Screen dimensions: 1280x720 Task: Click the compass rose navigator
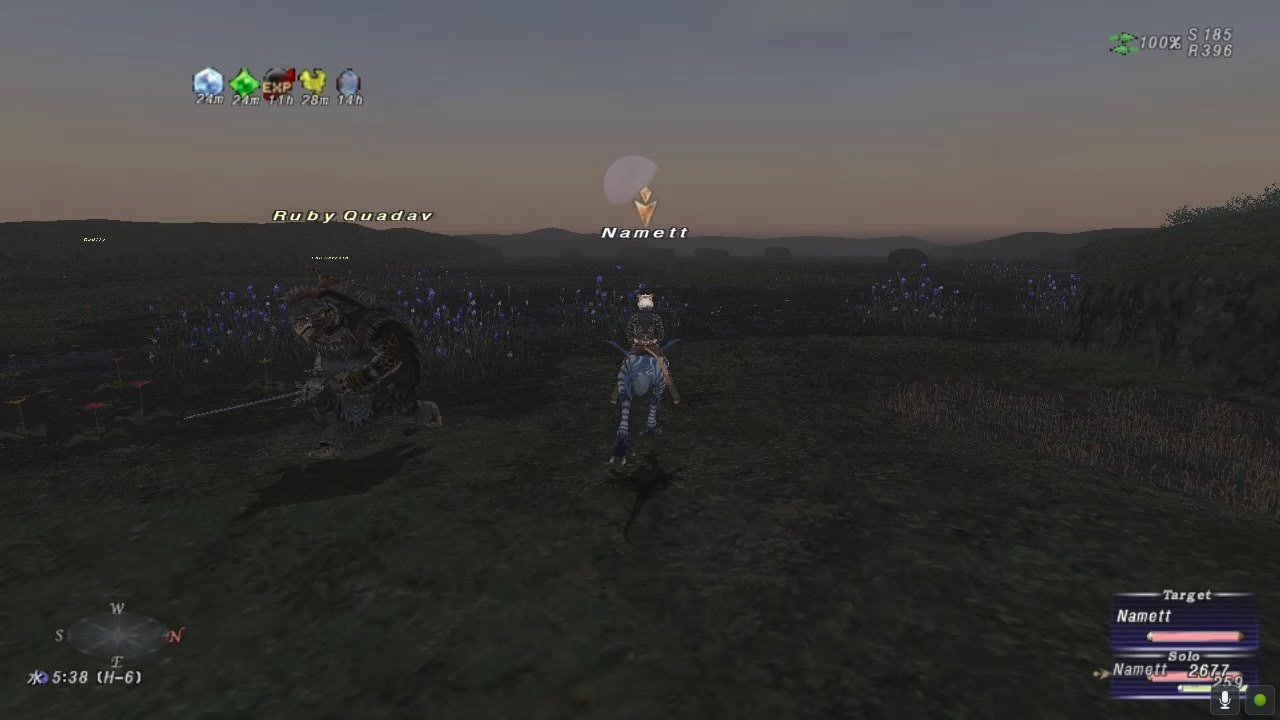click(115, 633)
